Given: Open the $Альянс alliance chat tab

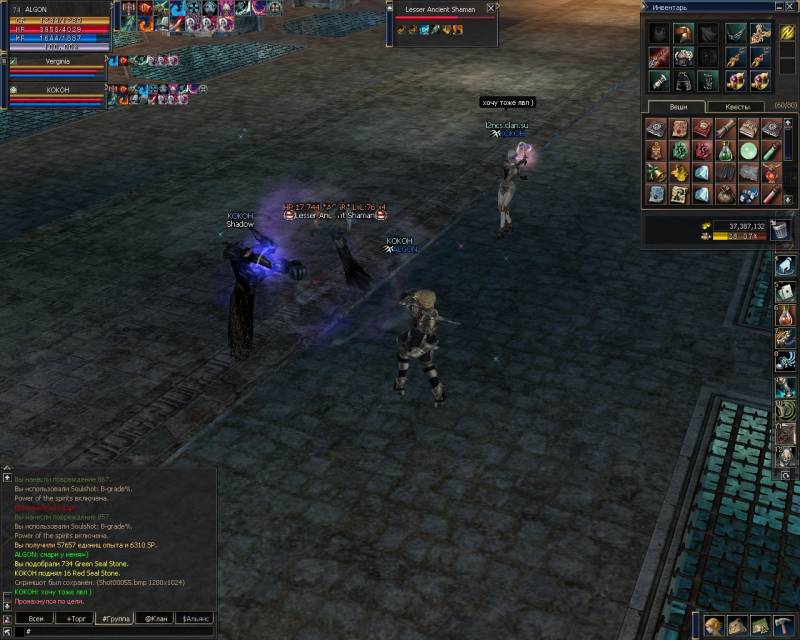Looking at the screenshot, I should (195, 619).
